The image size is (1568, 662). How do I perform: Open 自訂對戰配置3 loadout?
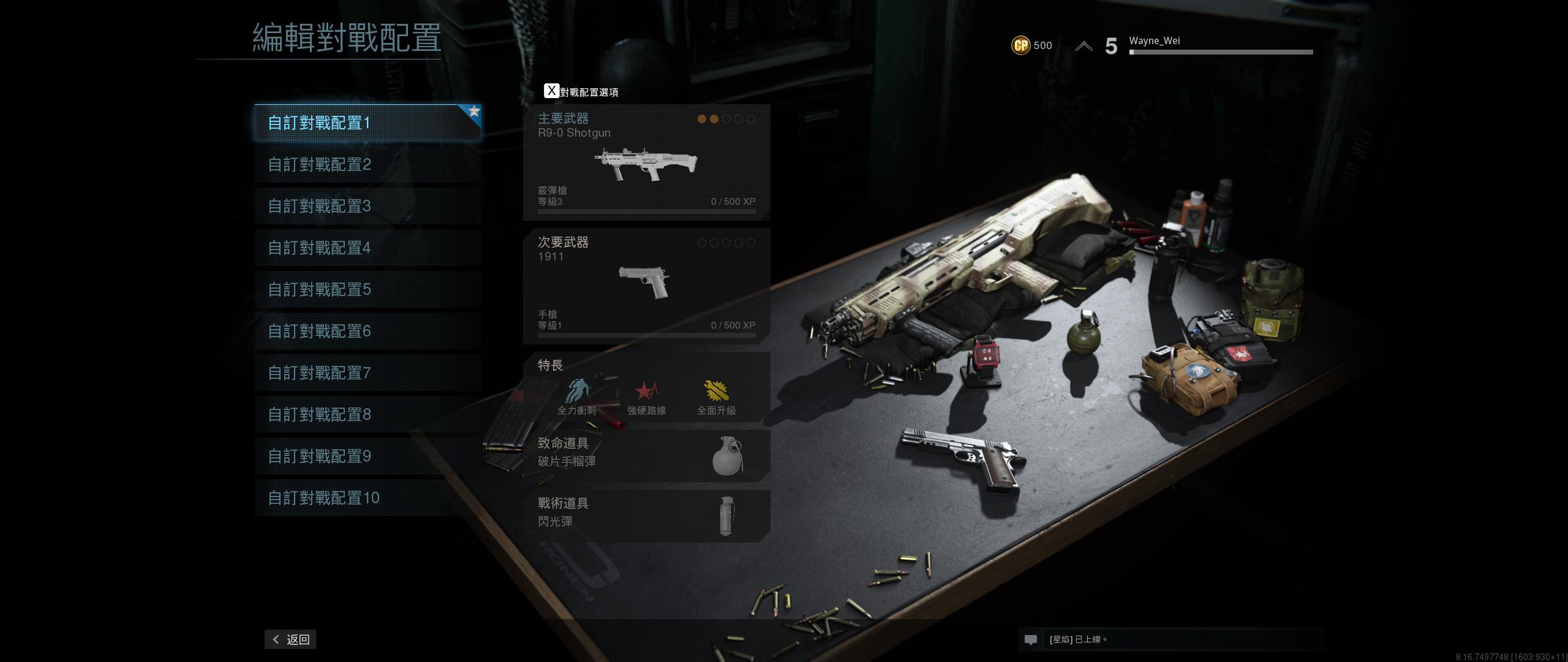coord(367,207)
